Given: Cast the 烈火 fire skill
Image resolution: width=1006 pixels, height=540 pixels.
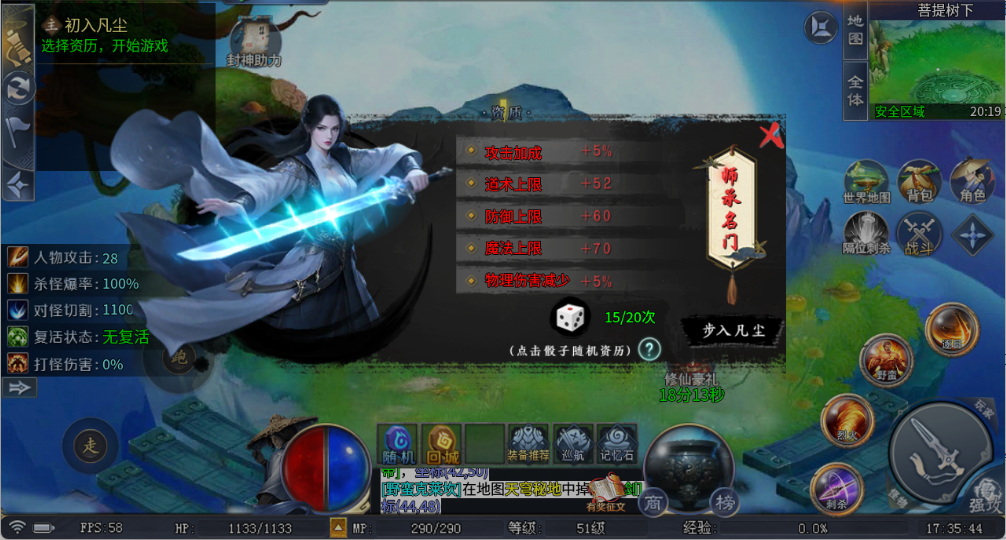Looking at the screenshot, I should pyautogui.click(x=846, y=421).
